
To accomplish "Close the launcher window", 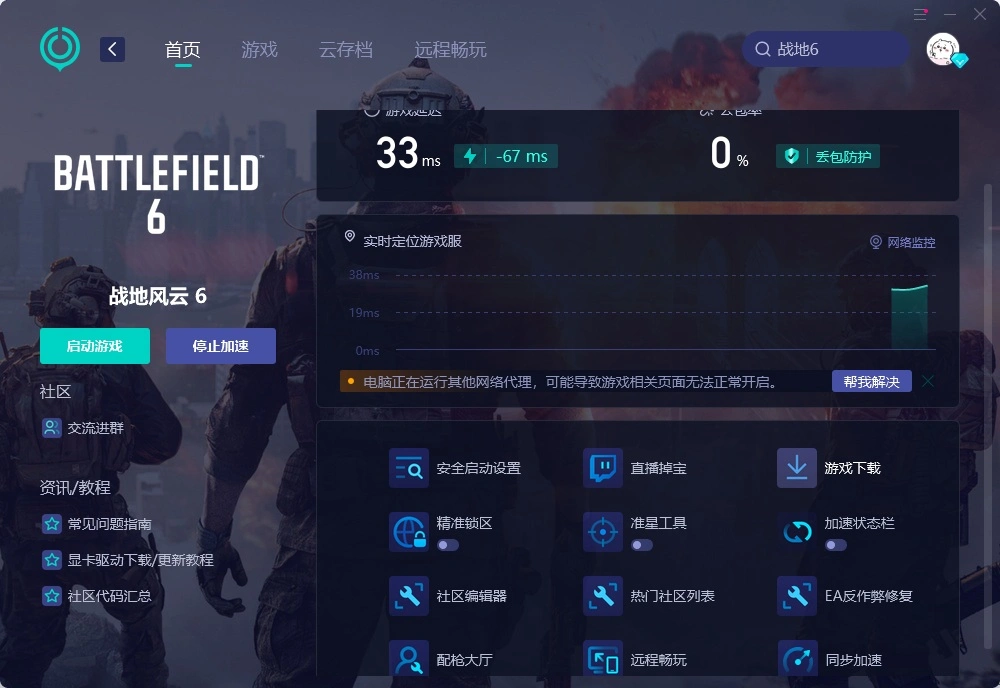I will coord(979,14).
